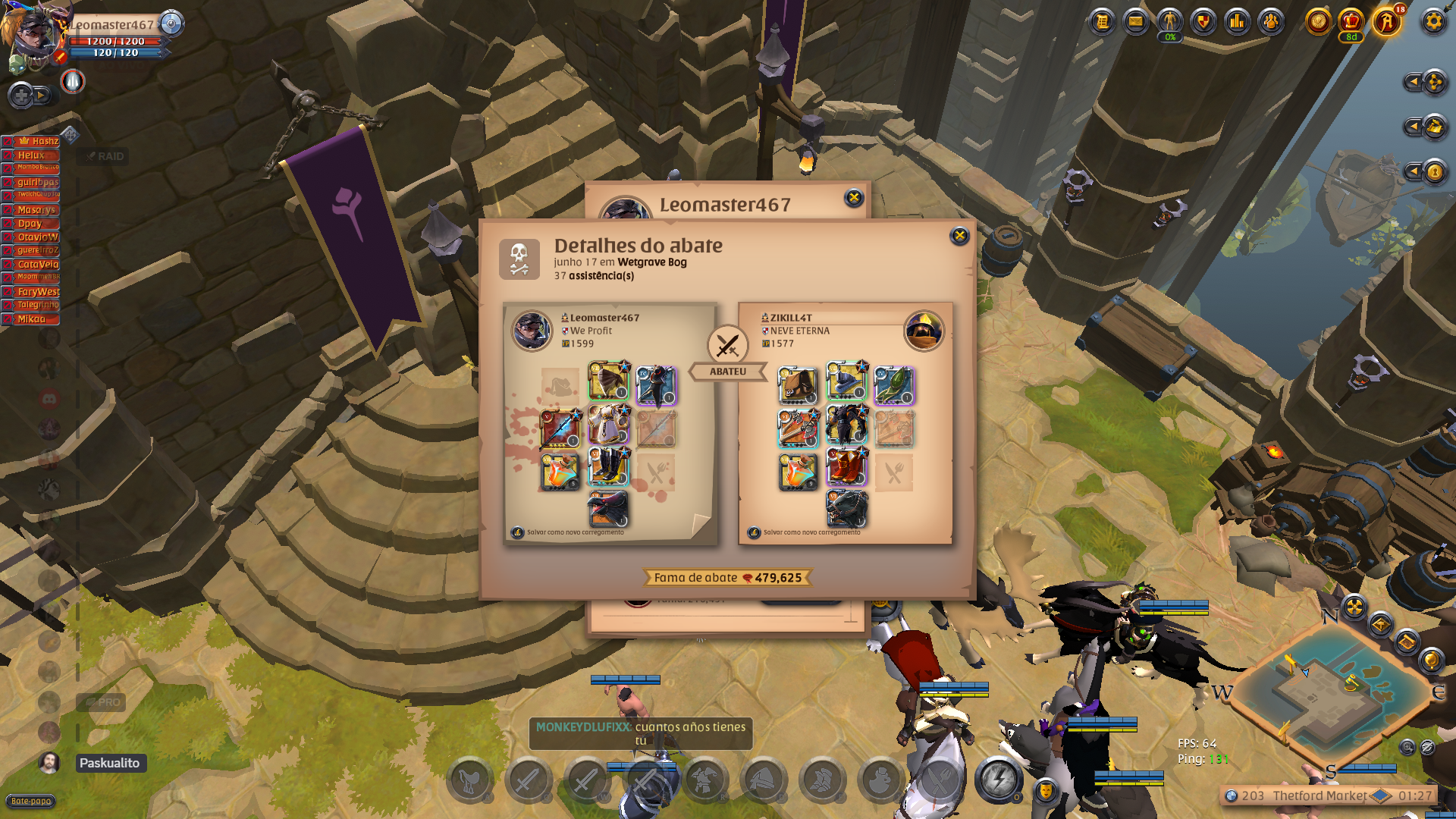The width and height of the screenshot is (1456, 819).
Task: Select ZIKILL4T's green cape slot
Action: (x=894, y=384)
